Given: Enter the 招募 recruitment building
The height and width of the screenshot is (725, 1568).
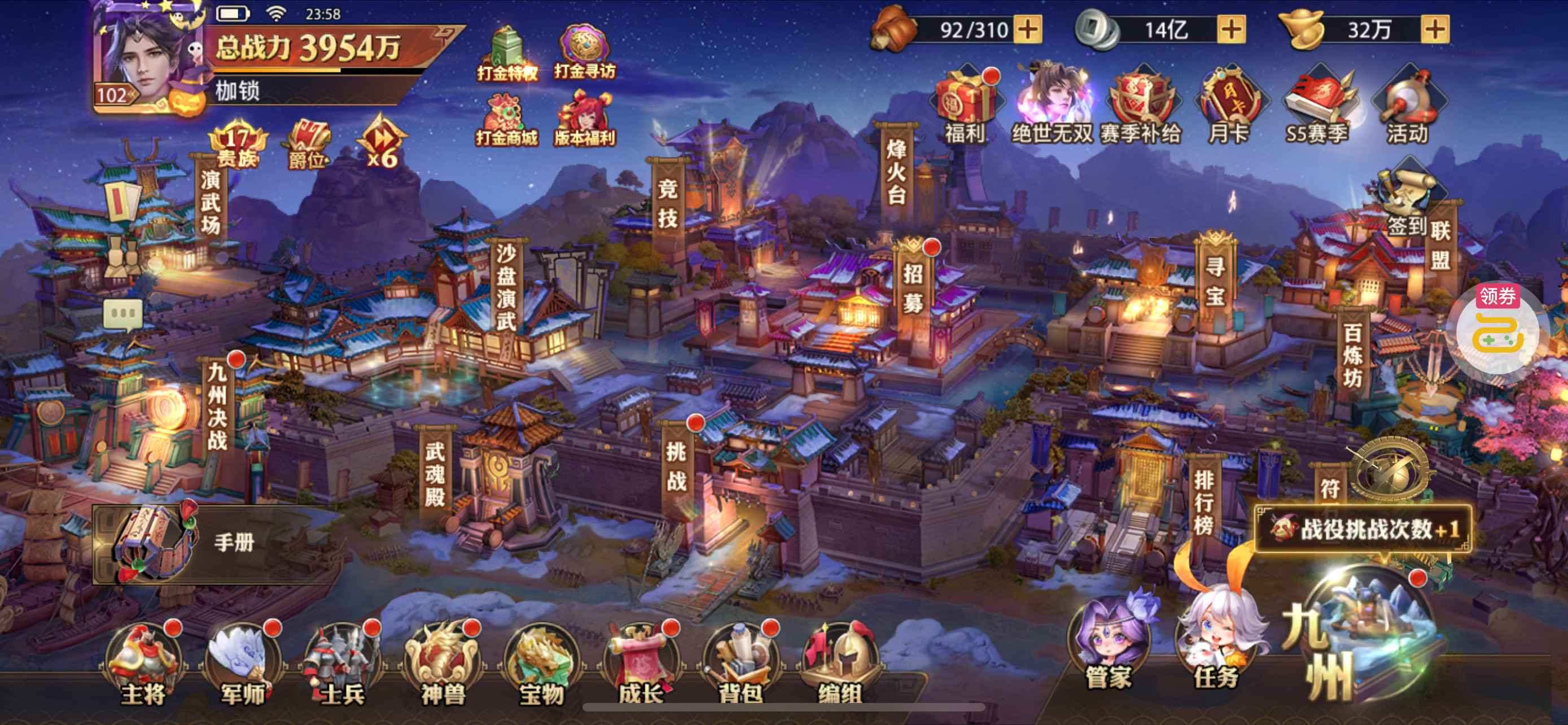Looking at the screenshot, I should 913,286.
